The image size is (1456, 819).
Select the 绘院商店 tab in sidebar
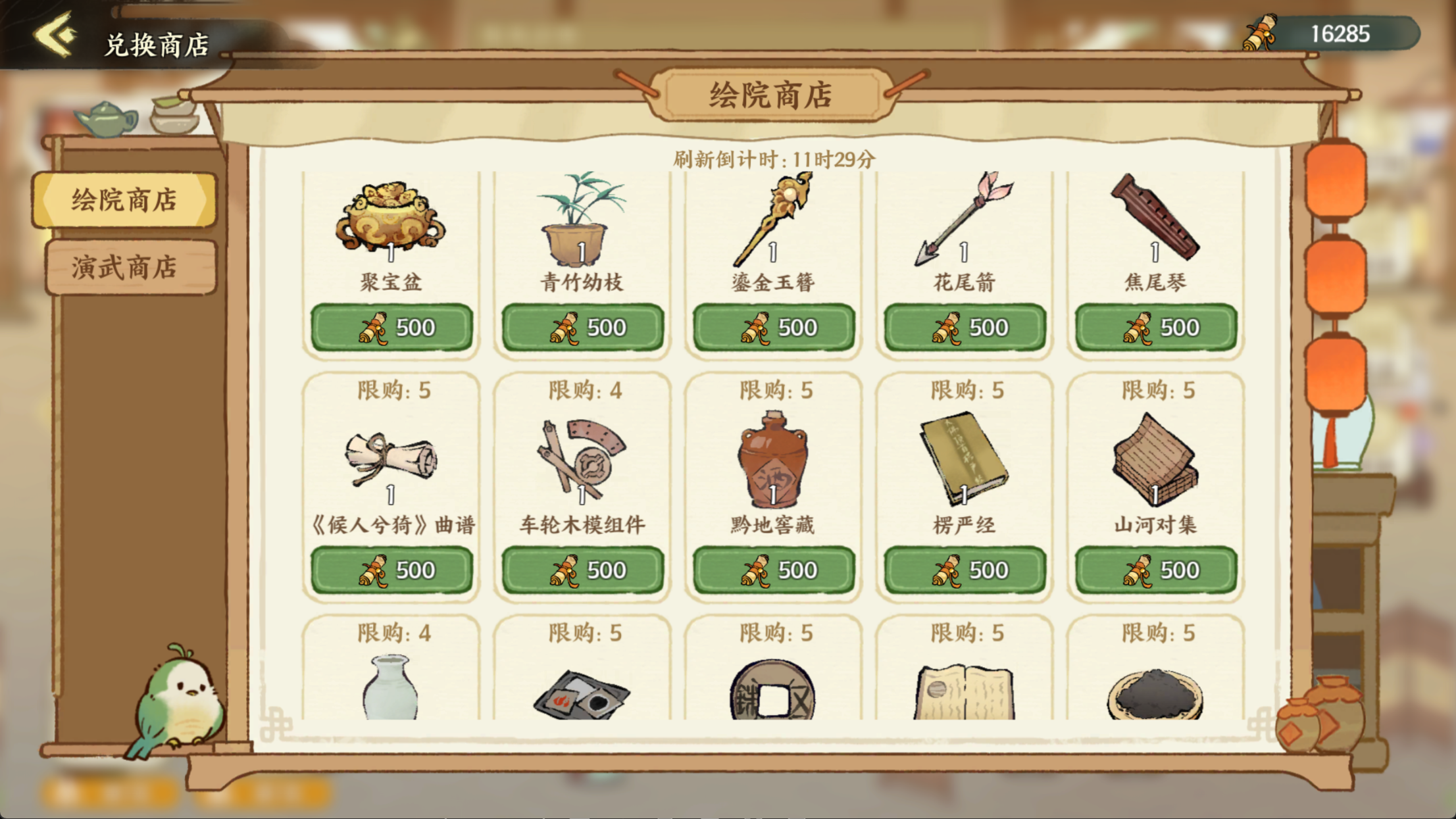click(128, 199)
